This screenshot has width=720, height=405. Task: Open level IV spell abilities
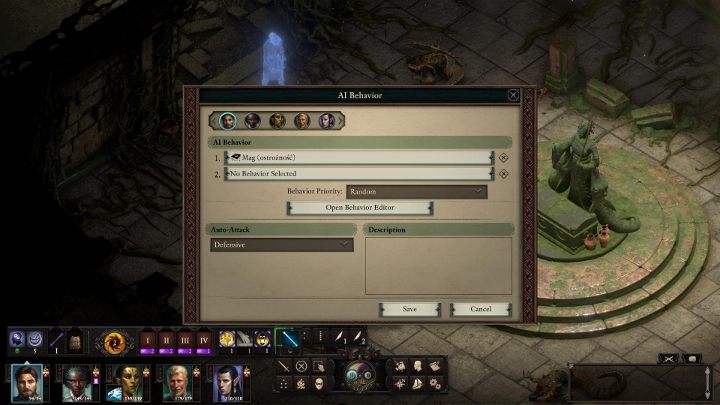tap(204, 341)
